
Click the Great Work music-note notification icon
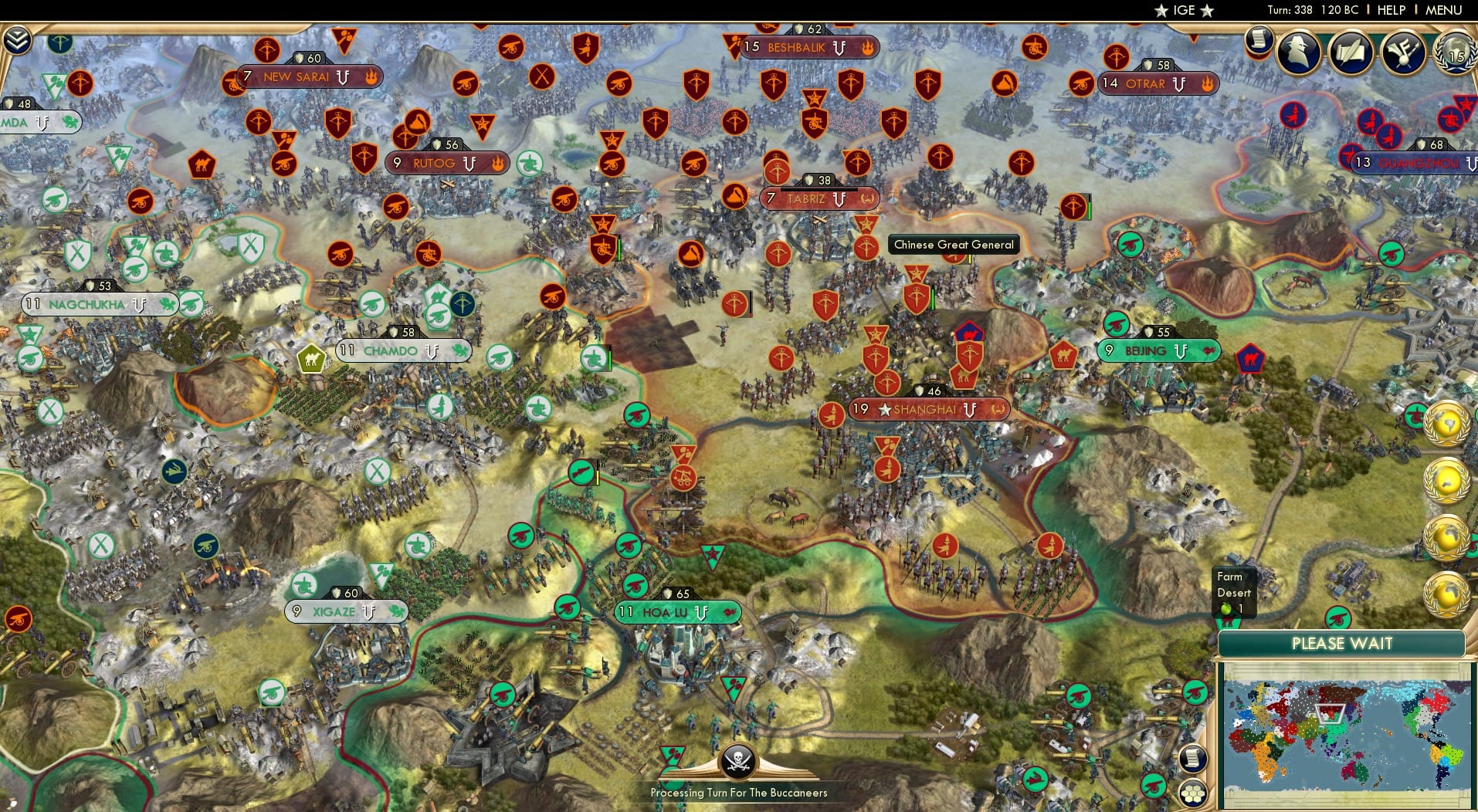(x=1404, y=51)
